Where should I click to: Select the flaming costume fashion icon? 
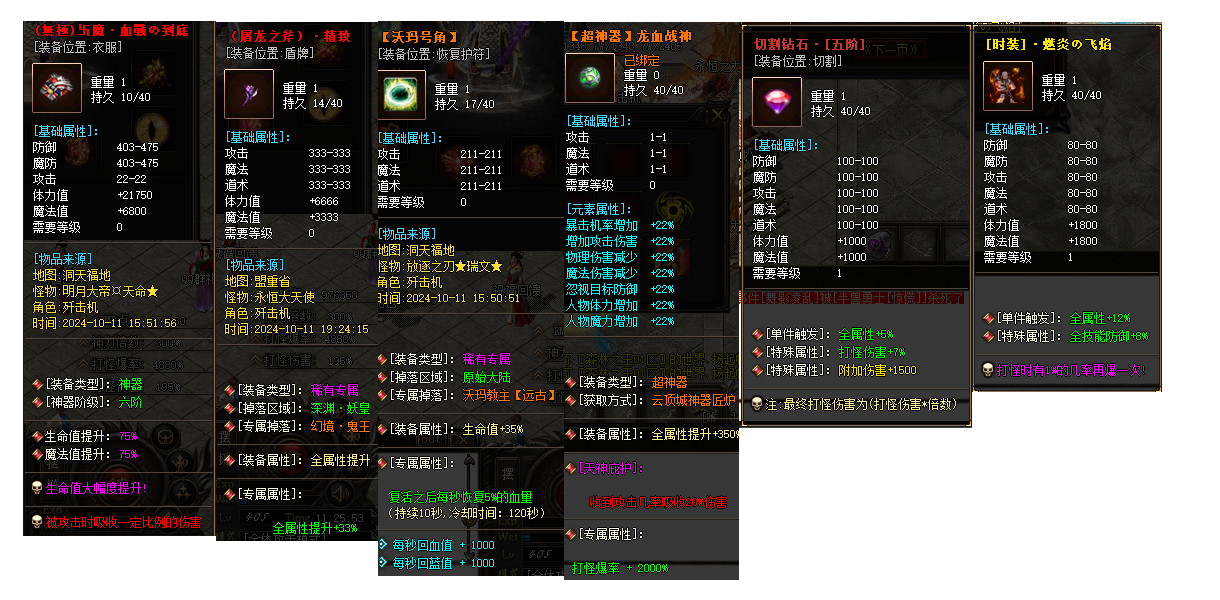coord(1007,86)
